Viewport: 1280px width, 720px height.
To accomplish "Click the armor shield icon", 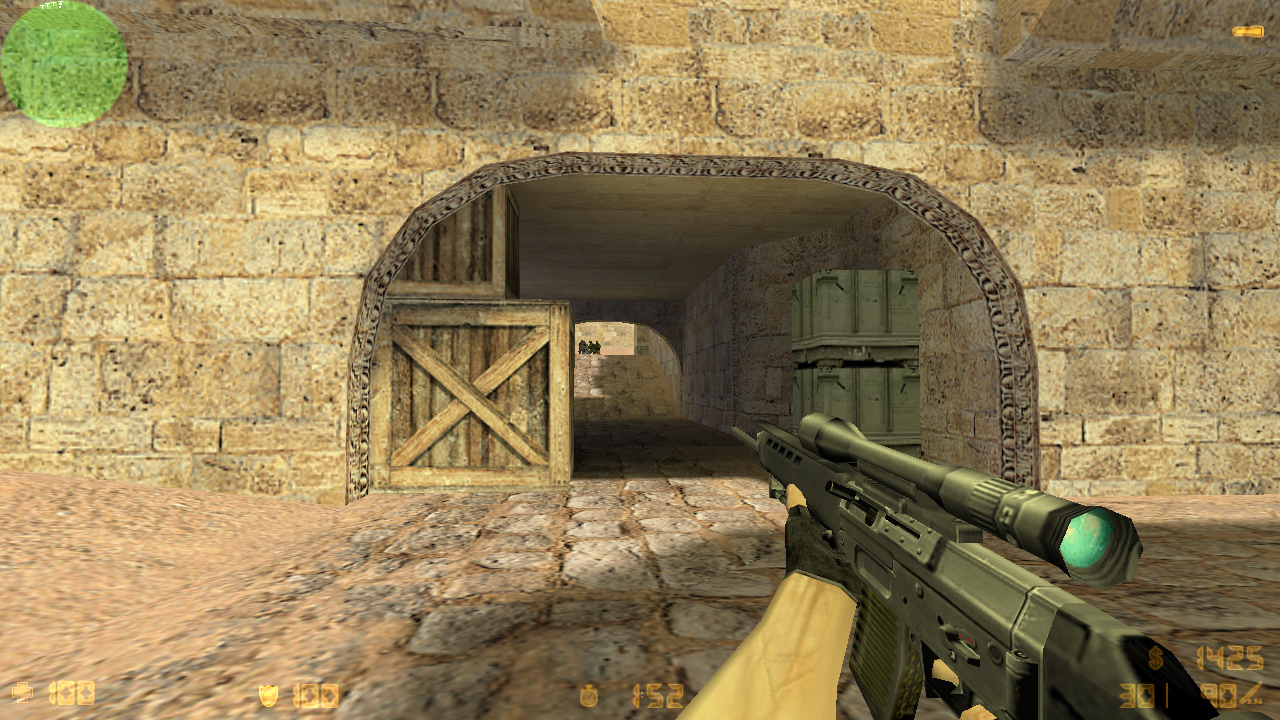I will (x=268, y=695).
